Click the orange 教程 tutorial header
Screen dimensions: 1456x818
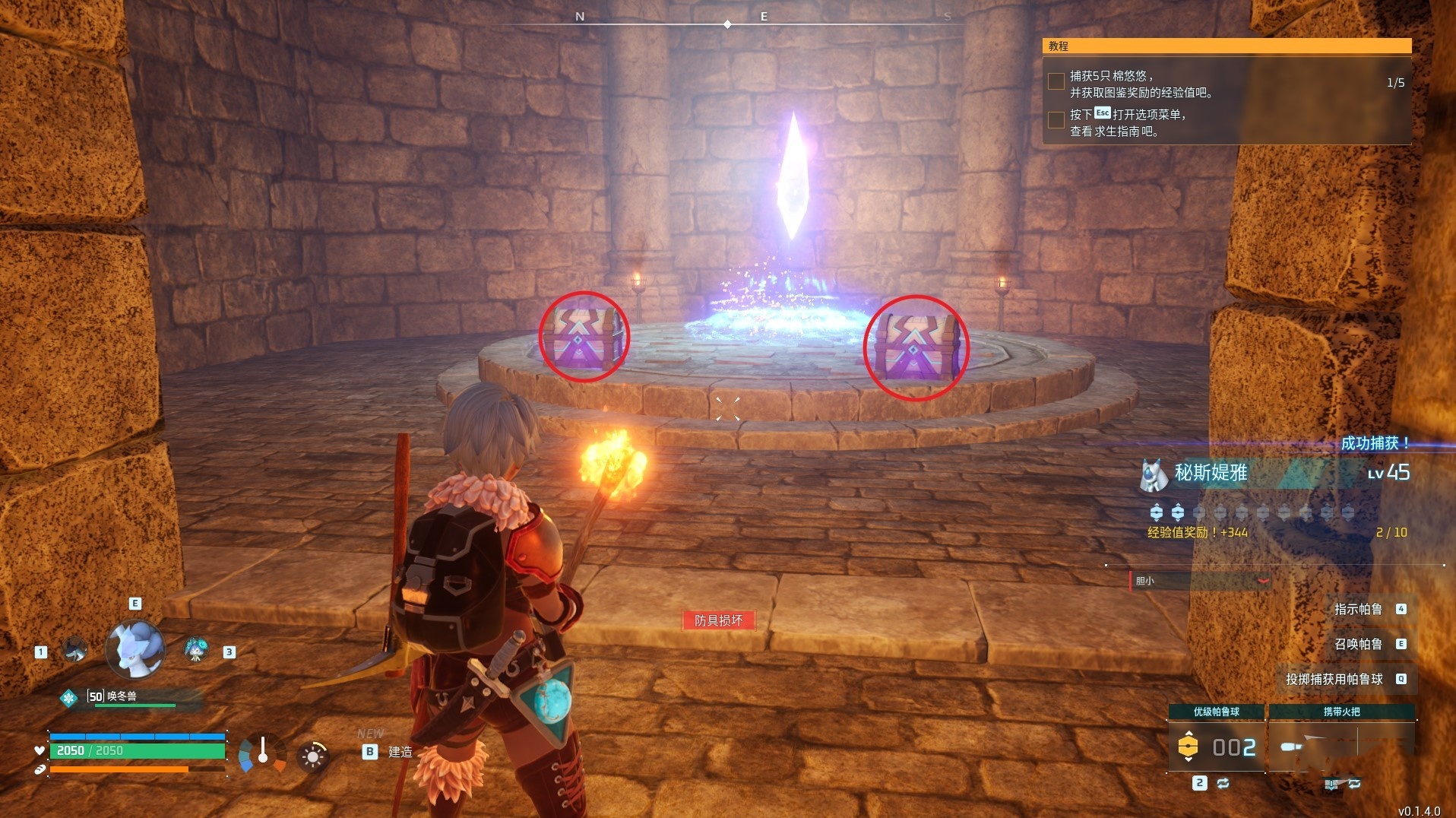[1227, 46]
